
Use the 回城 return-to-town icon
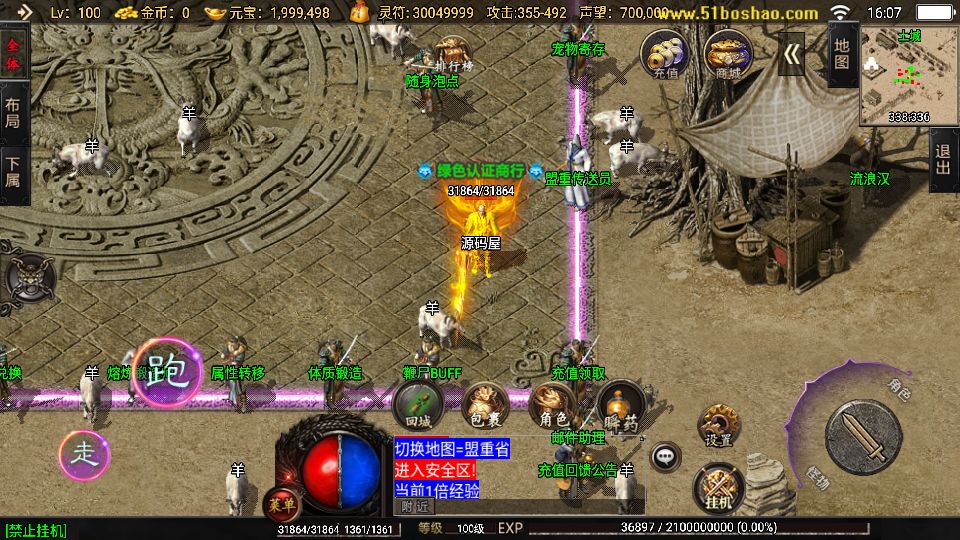click(417, 404)
